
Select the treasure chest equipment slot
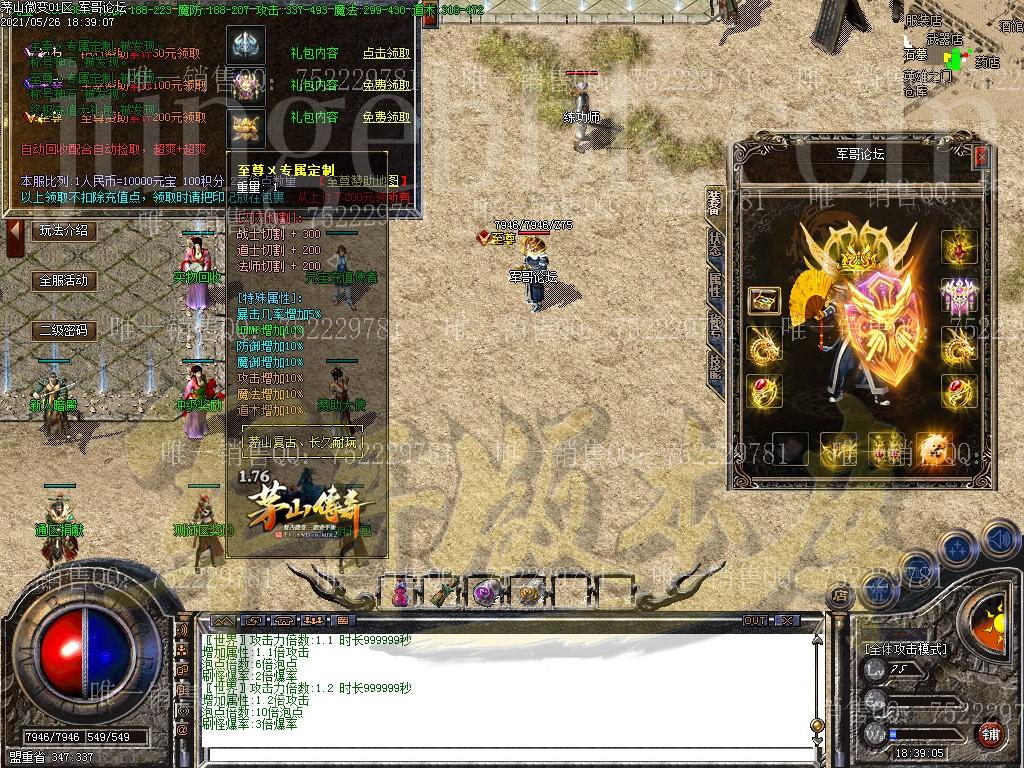click(x=764, y=300)
